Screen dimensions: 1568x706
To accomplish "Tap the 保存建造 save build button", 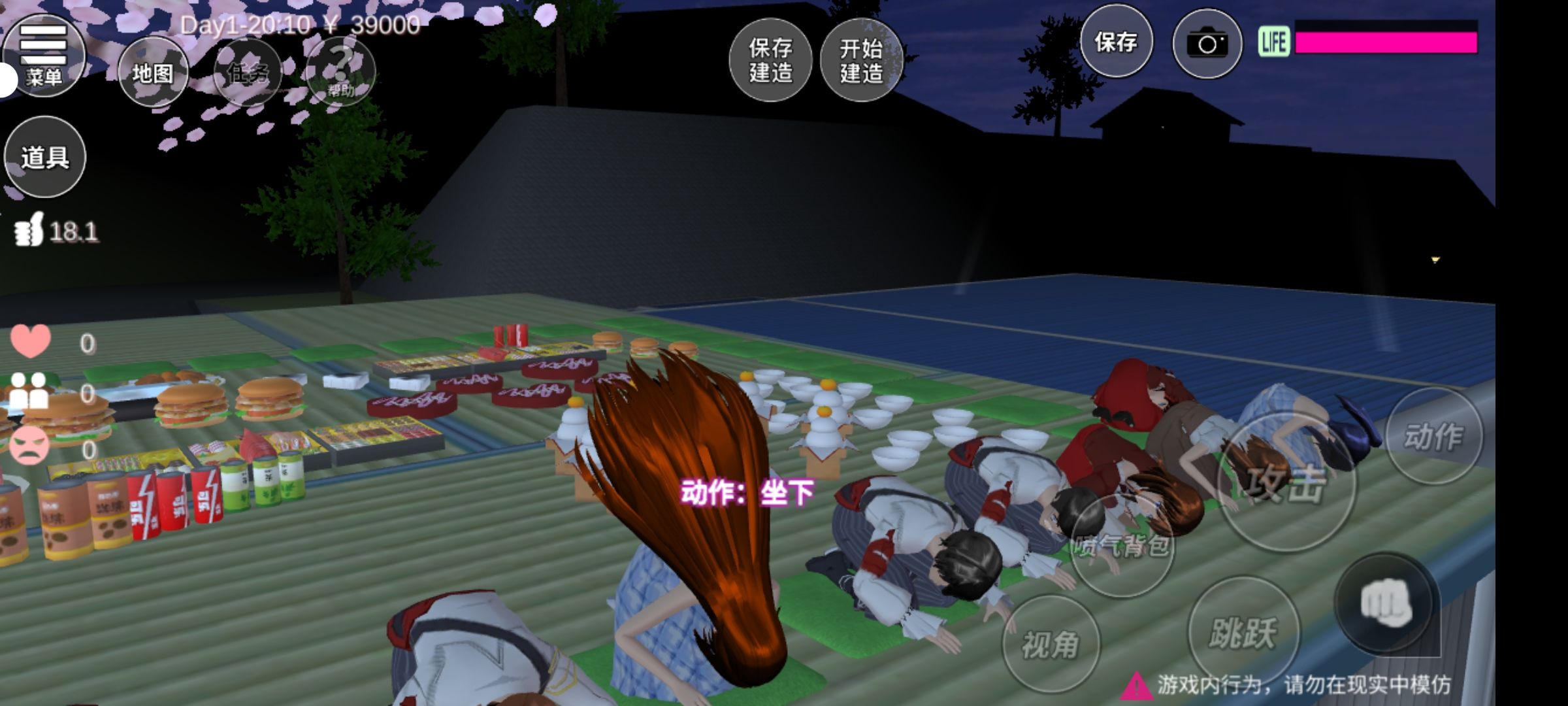I will tap(770, 60).
